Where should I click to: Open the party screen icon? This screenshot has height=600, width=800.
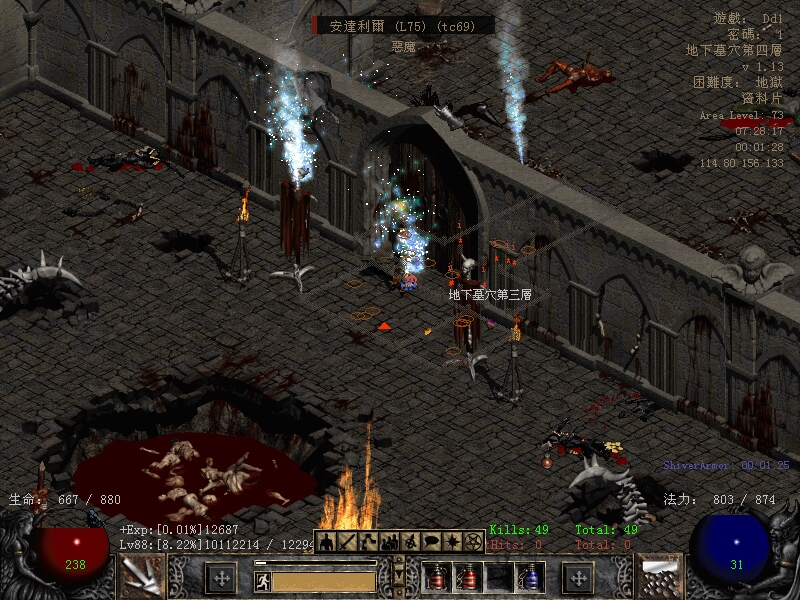389,541
